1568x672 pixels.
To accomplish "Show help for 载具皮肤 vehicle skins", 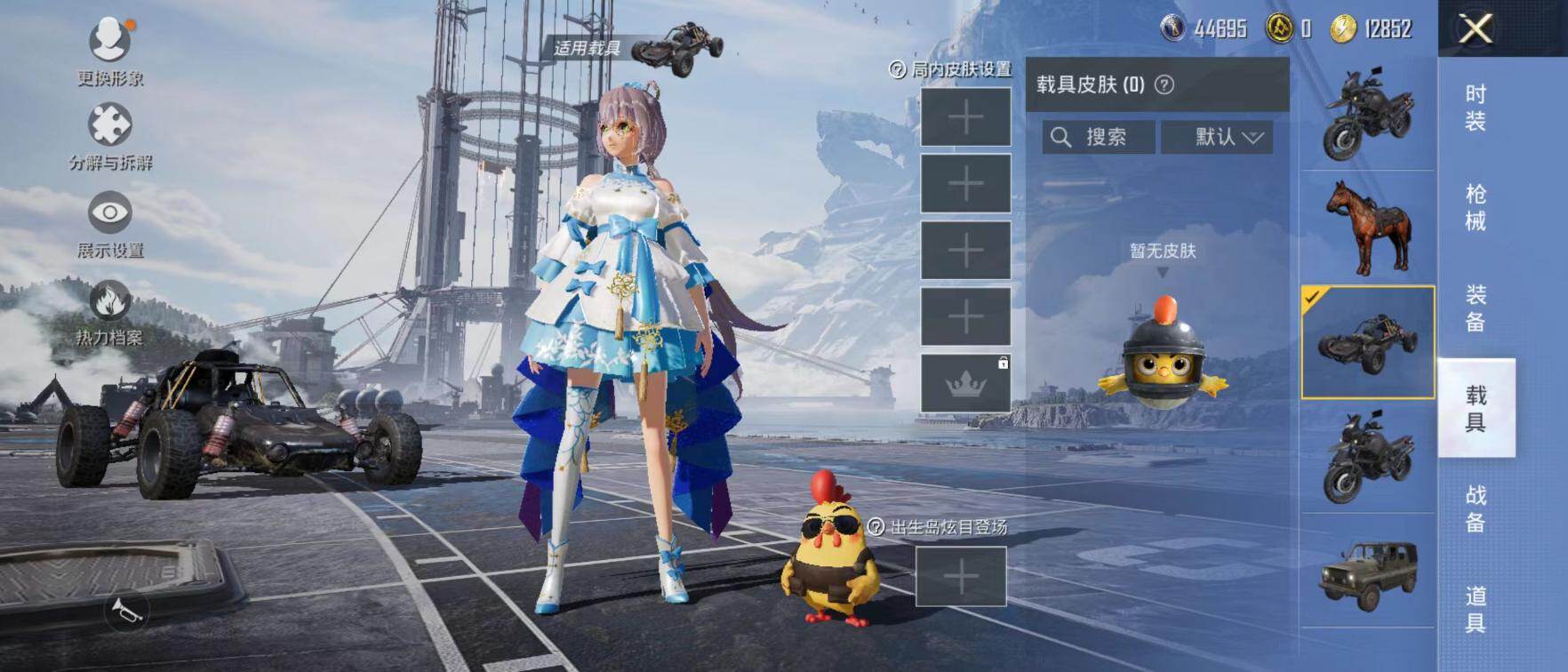I will pos(1164,84).
